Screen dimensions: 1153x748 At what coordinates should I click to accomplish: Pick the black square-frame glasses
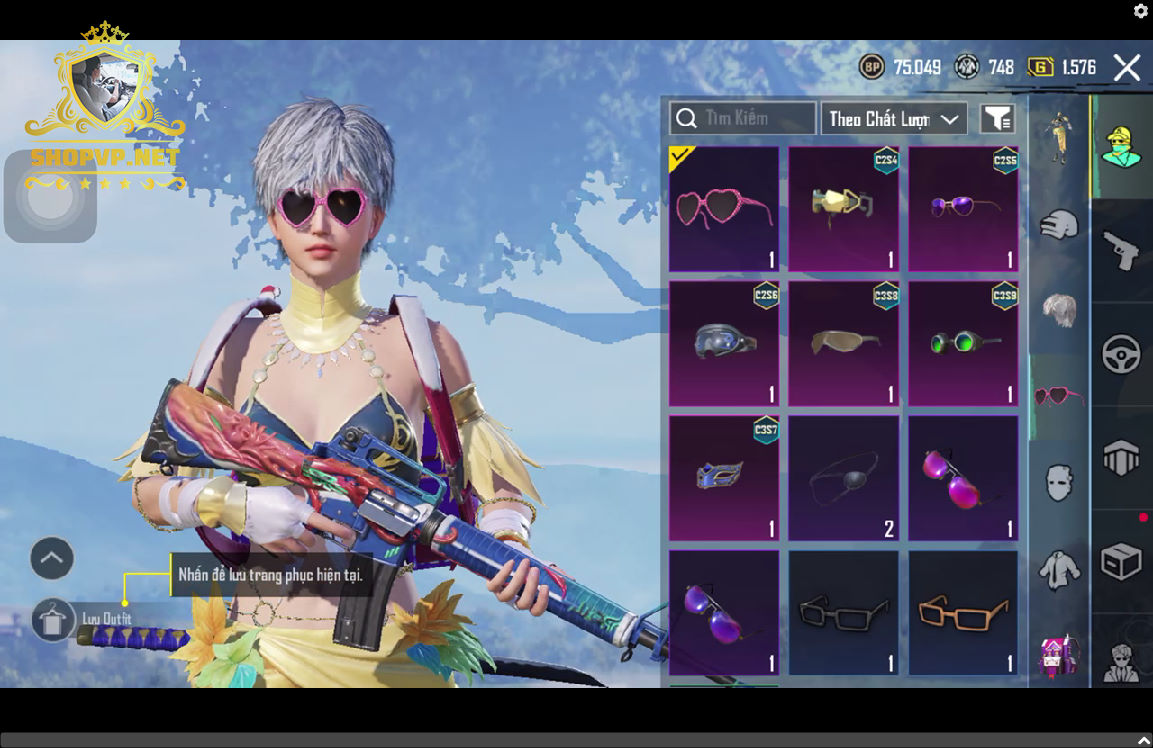pos(843,612)
